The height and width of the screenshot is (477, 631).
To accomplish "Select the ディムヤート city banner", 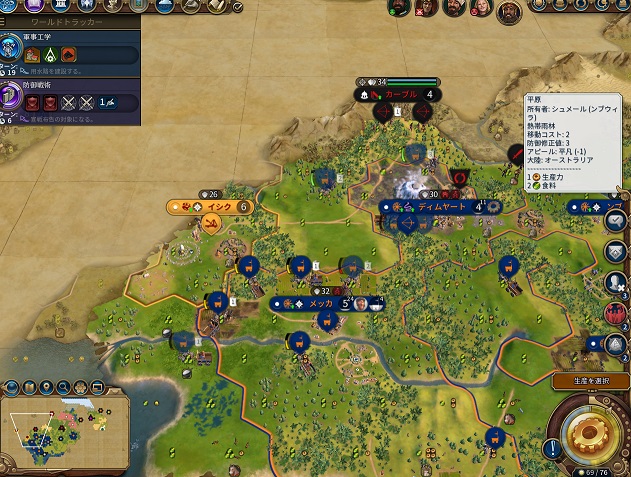I will click(x=441, y=206).
